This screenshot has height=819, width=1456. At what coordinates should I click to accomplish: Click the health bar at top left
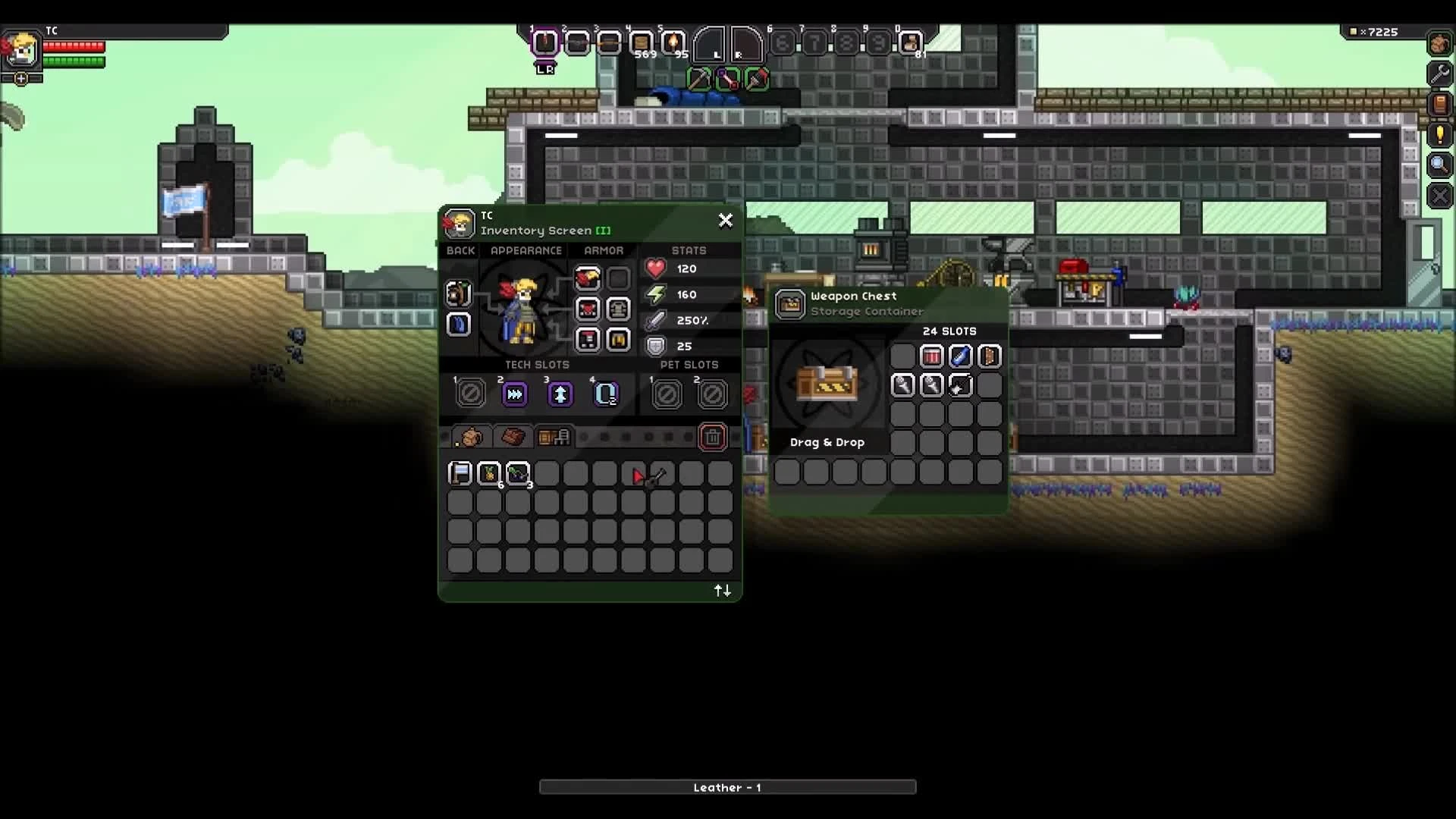pyautogui.click(x=74, y=45)
